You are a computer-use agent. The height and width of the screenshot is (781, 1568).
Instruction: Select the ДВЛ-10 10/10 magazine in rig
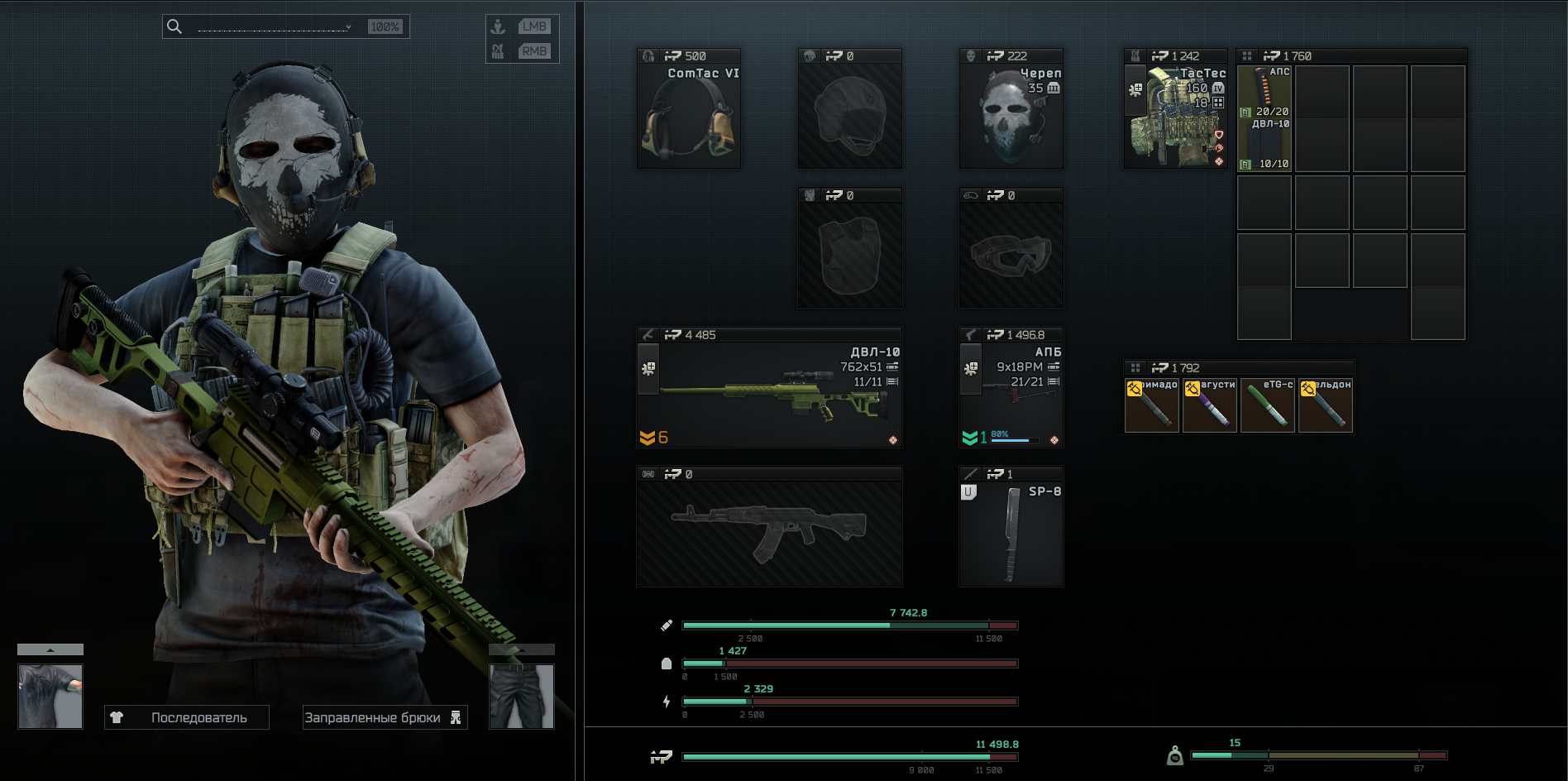[1264, 146]
